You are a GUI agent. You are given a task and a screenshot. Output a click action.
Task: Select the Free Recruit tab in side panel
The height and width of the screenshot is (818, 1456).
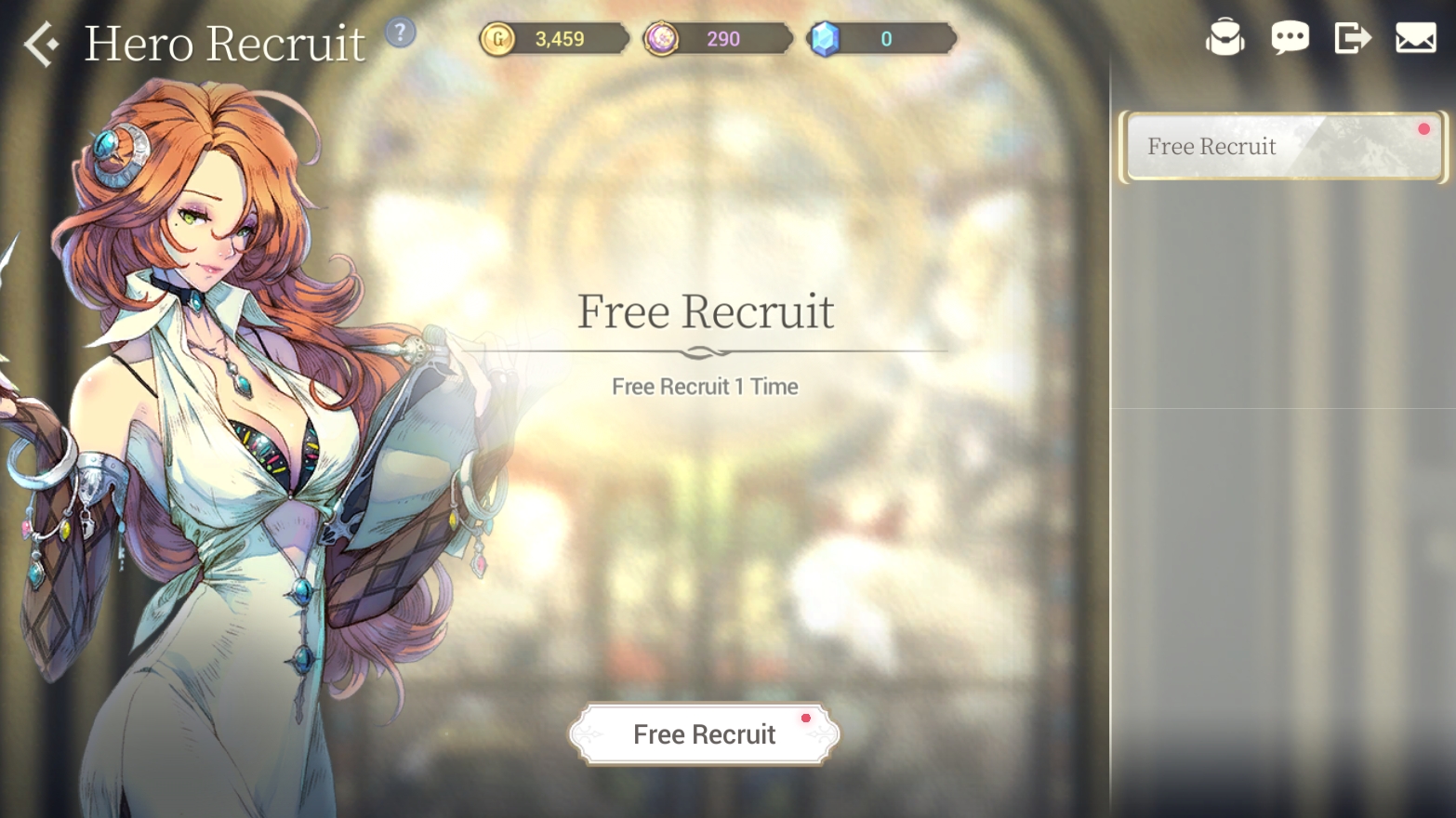click(1282, 147)
